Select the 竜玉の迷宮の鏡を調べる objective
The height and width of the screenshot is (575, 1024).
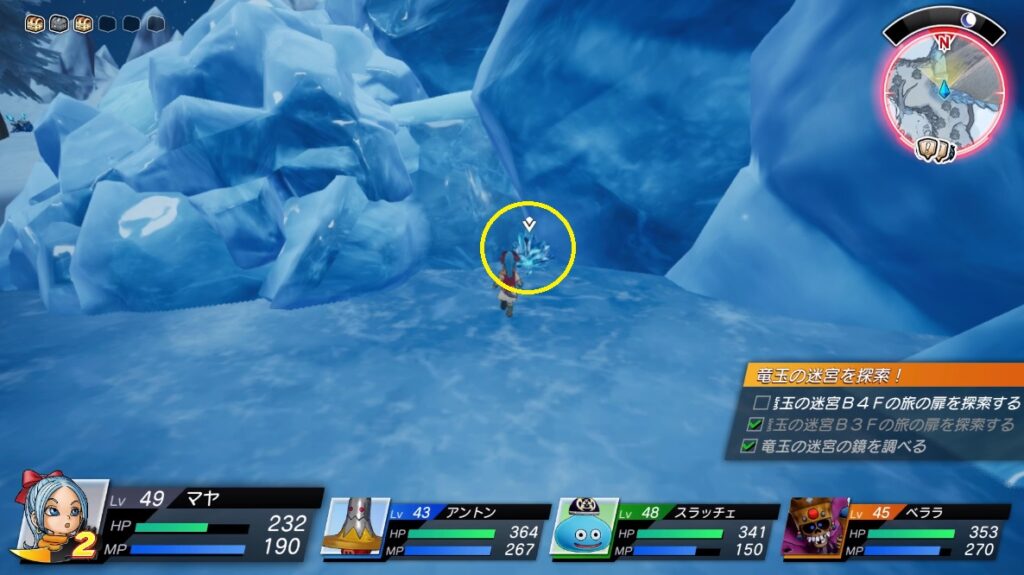(842, 446)
